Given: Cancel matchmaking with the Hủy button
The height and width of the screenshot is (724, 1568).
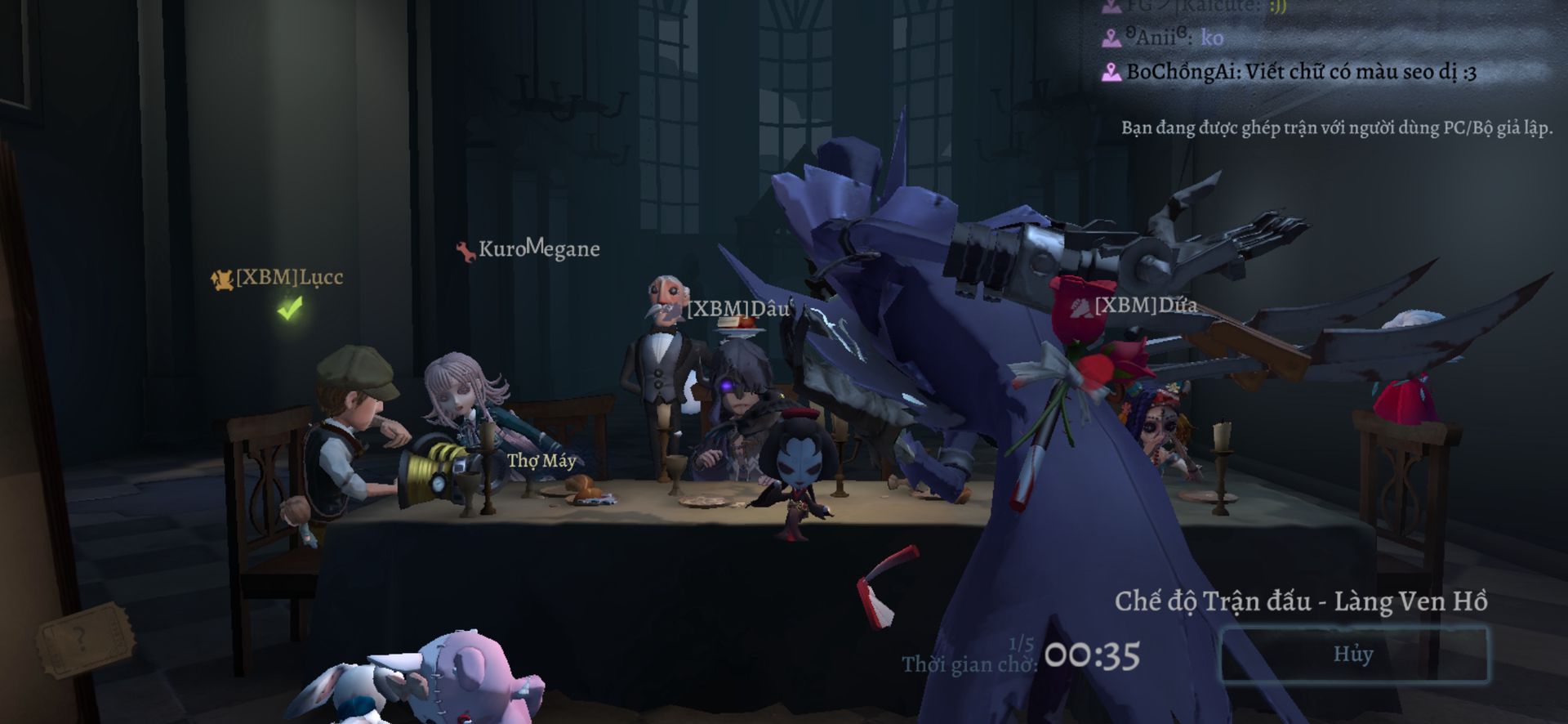Looking at the screenshot, I should (1353, 654).
